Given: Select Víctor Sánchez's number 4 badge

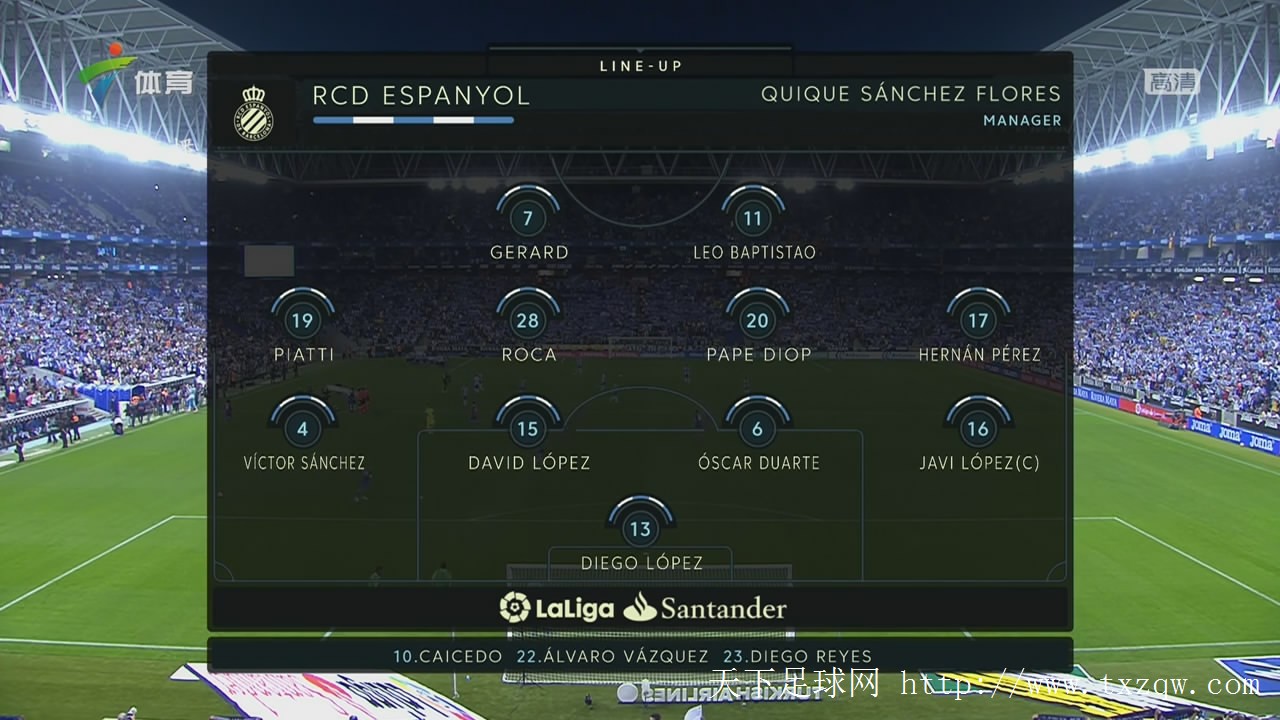Looking at the screenshot, I should pyautogui.click(x=302, y=429).
